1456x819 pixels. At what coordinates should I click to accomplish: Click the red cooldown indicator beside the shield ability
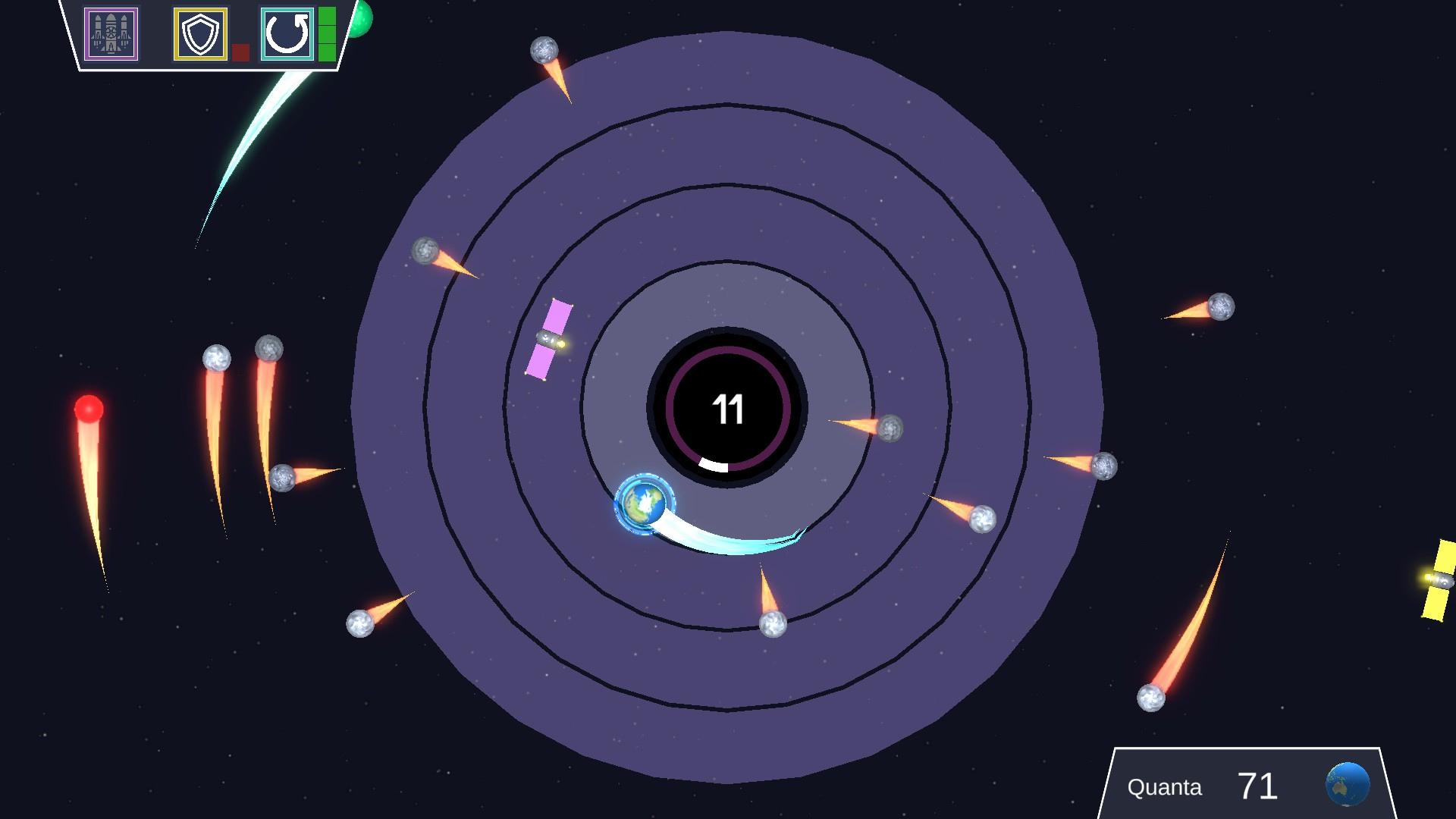[x=242, y=52]
